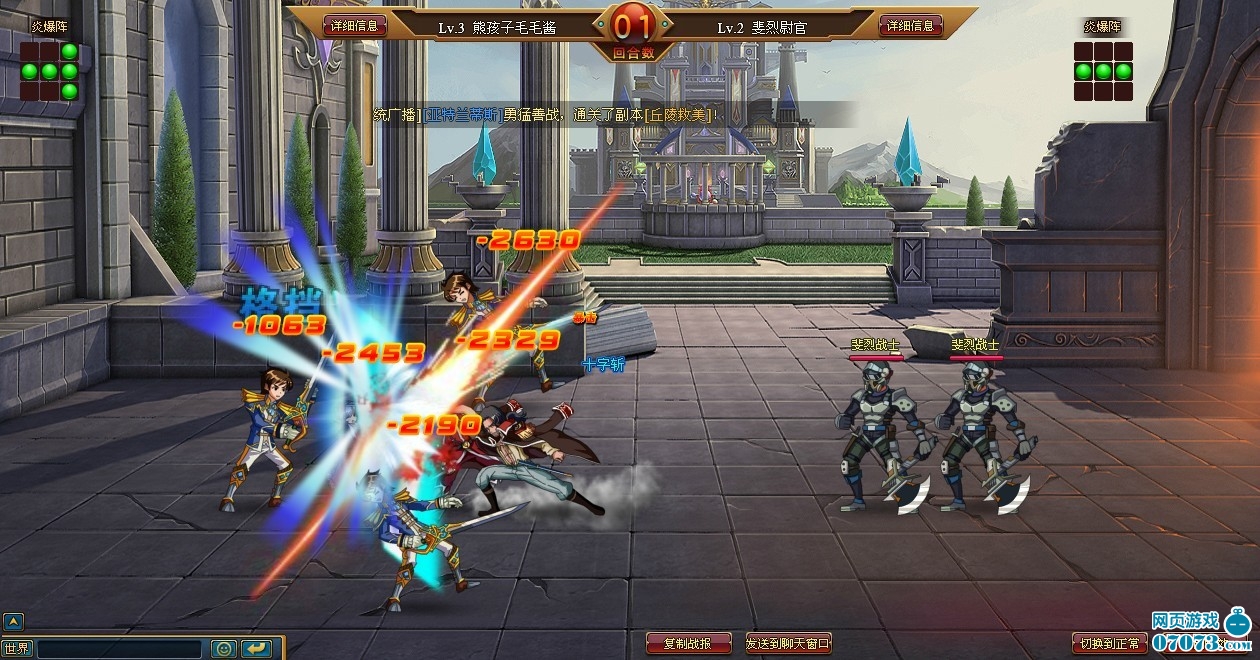This screenshot has height=660, width=1260.
Task: Send chat with the return arrow button
Action: tap(256, 649)
